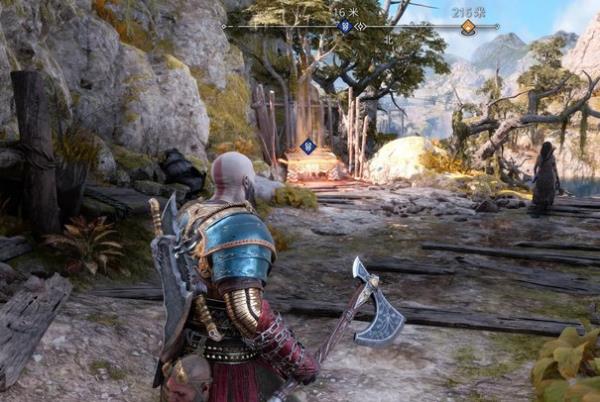Click the blue diamond waypoint above the chest
The width and height of the screenshot is (600, 402).
[309, 146]
